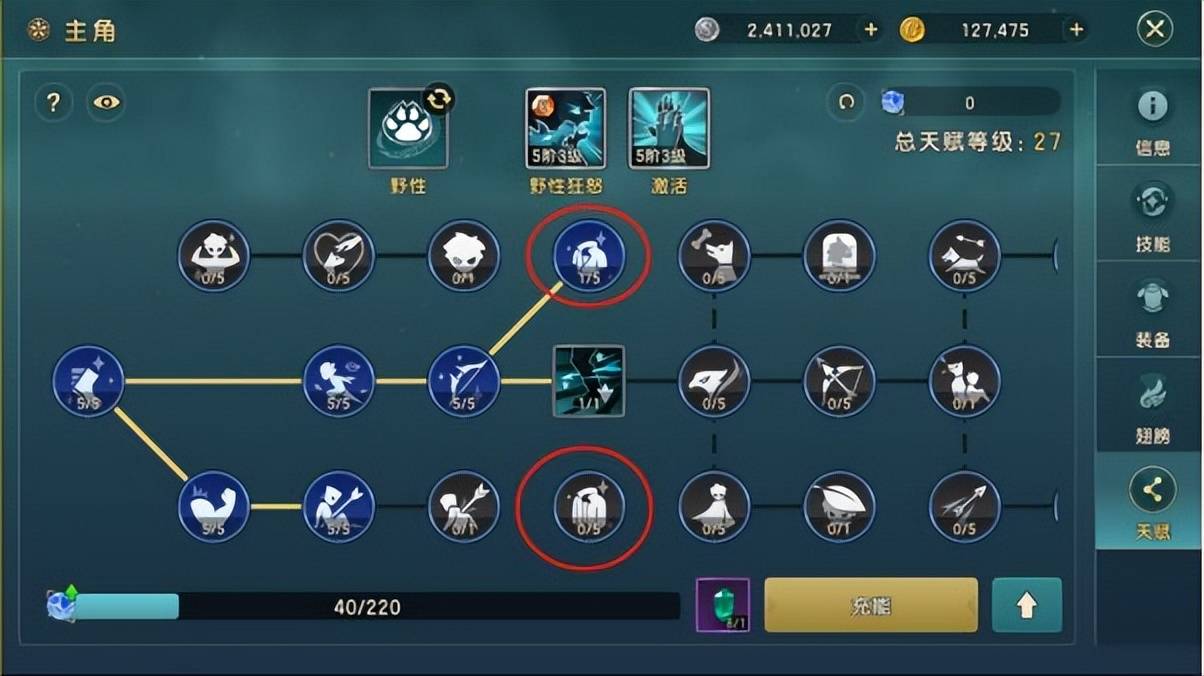Select the 野性 paw talent tree icon
Image resolution: width=1204 pixels, height=676 pixels.
click(408, 129)
